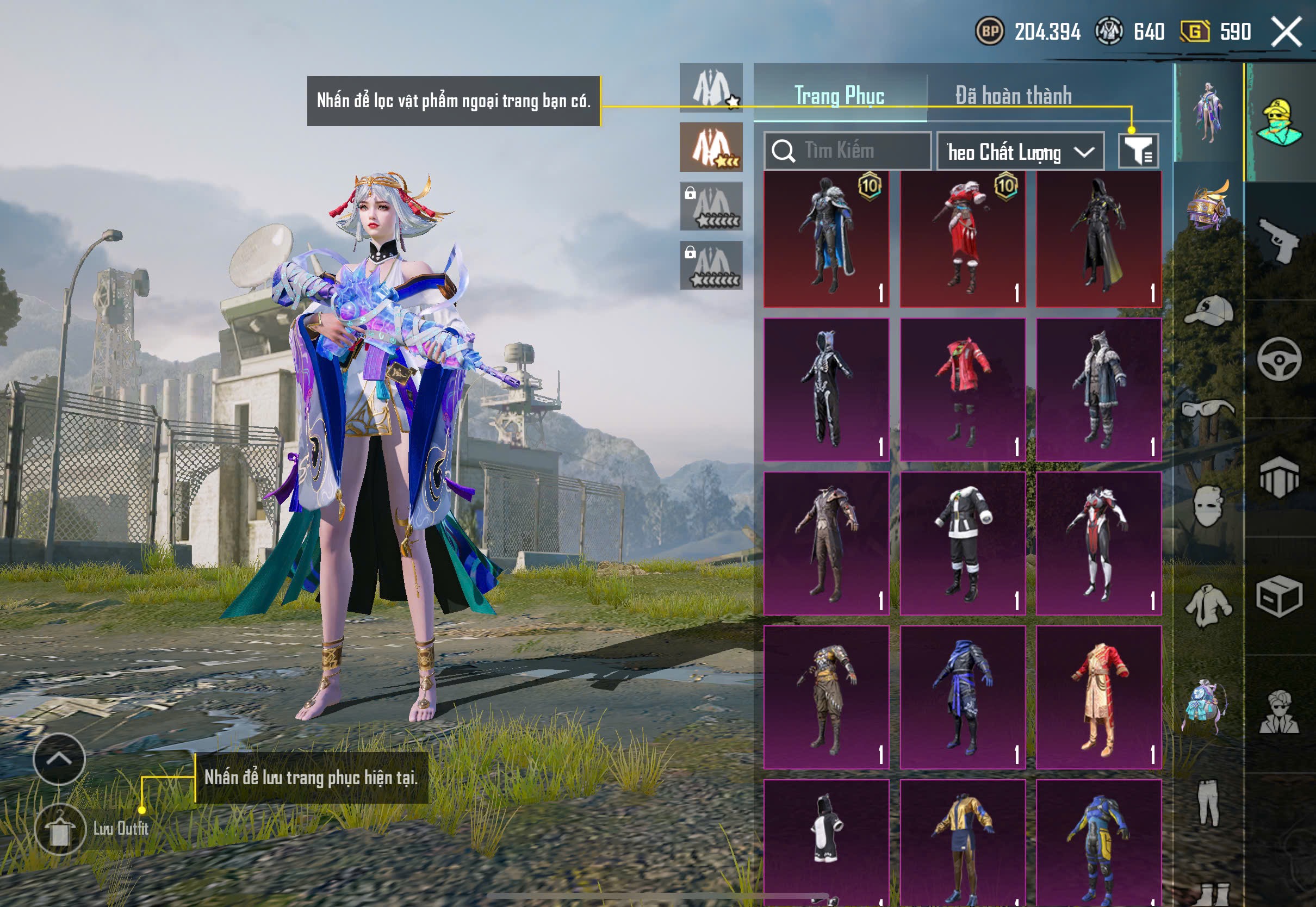Open the Theo Chất Lượng sort dropdown
This screenshot has height=907, width=1316.
pos(1020,152)
